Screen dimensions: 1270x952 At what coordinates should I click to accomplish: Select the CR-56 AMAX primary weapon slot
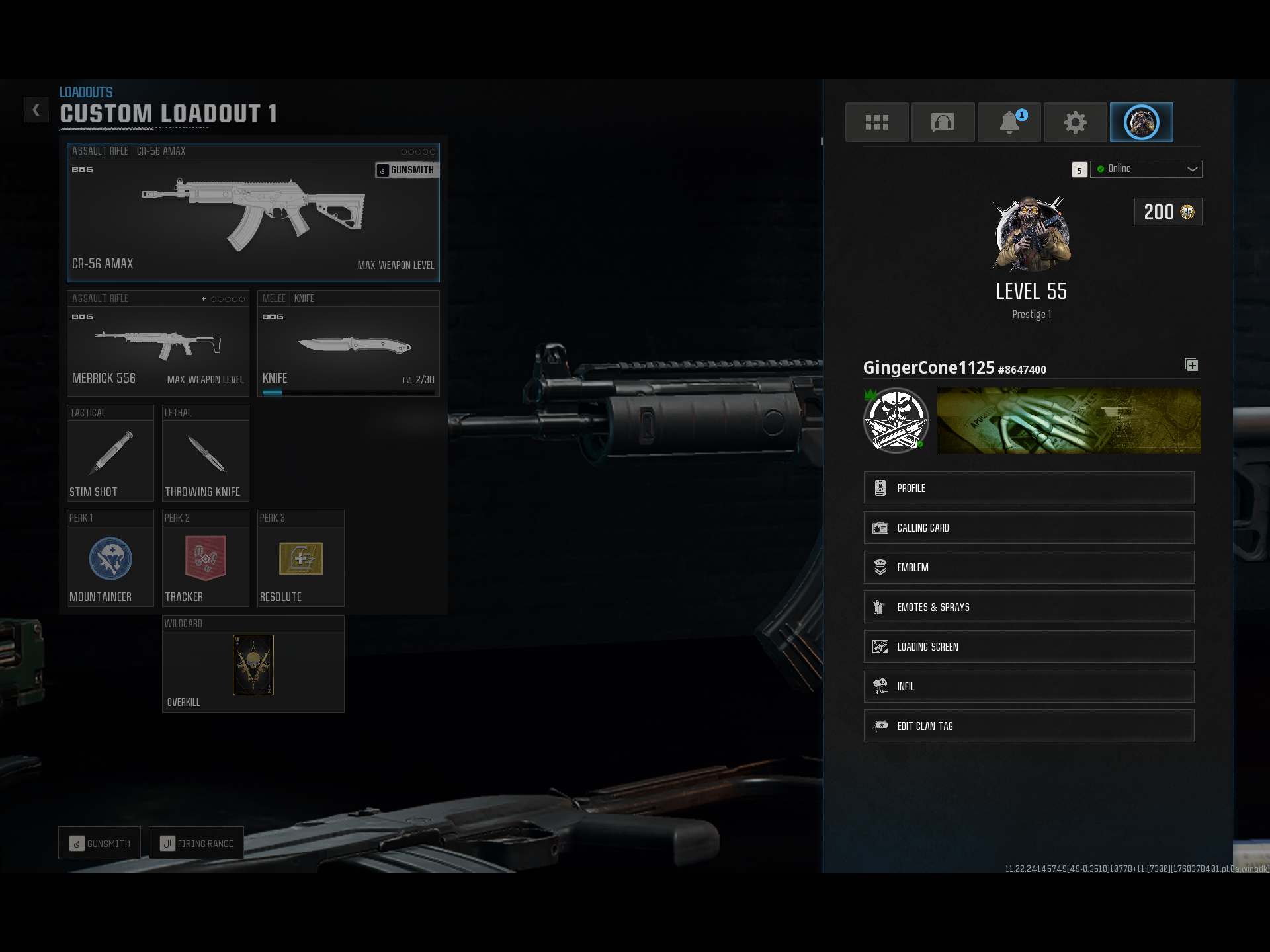(x=253, y=213)
